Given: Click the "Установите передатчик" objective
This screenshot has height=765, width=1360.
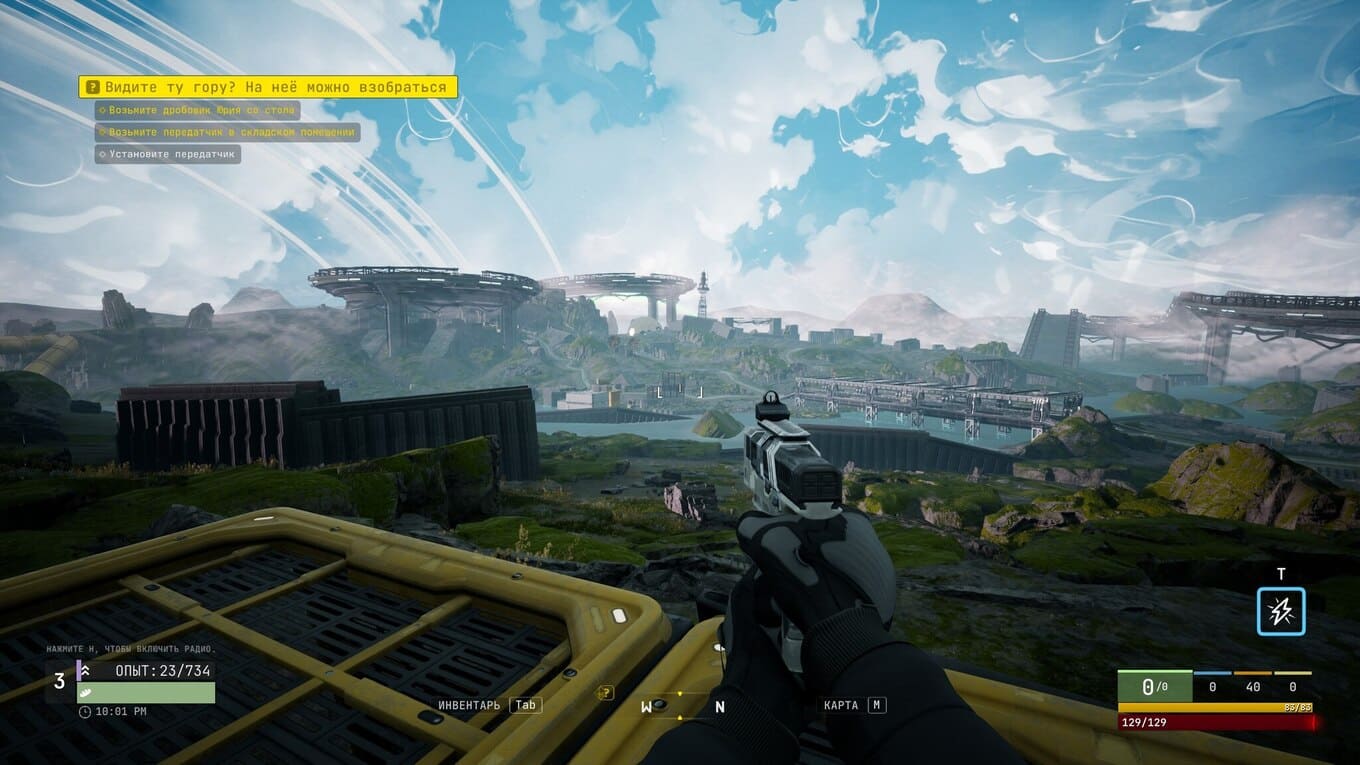Looking at the screenshot, I should click(168, 154).
